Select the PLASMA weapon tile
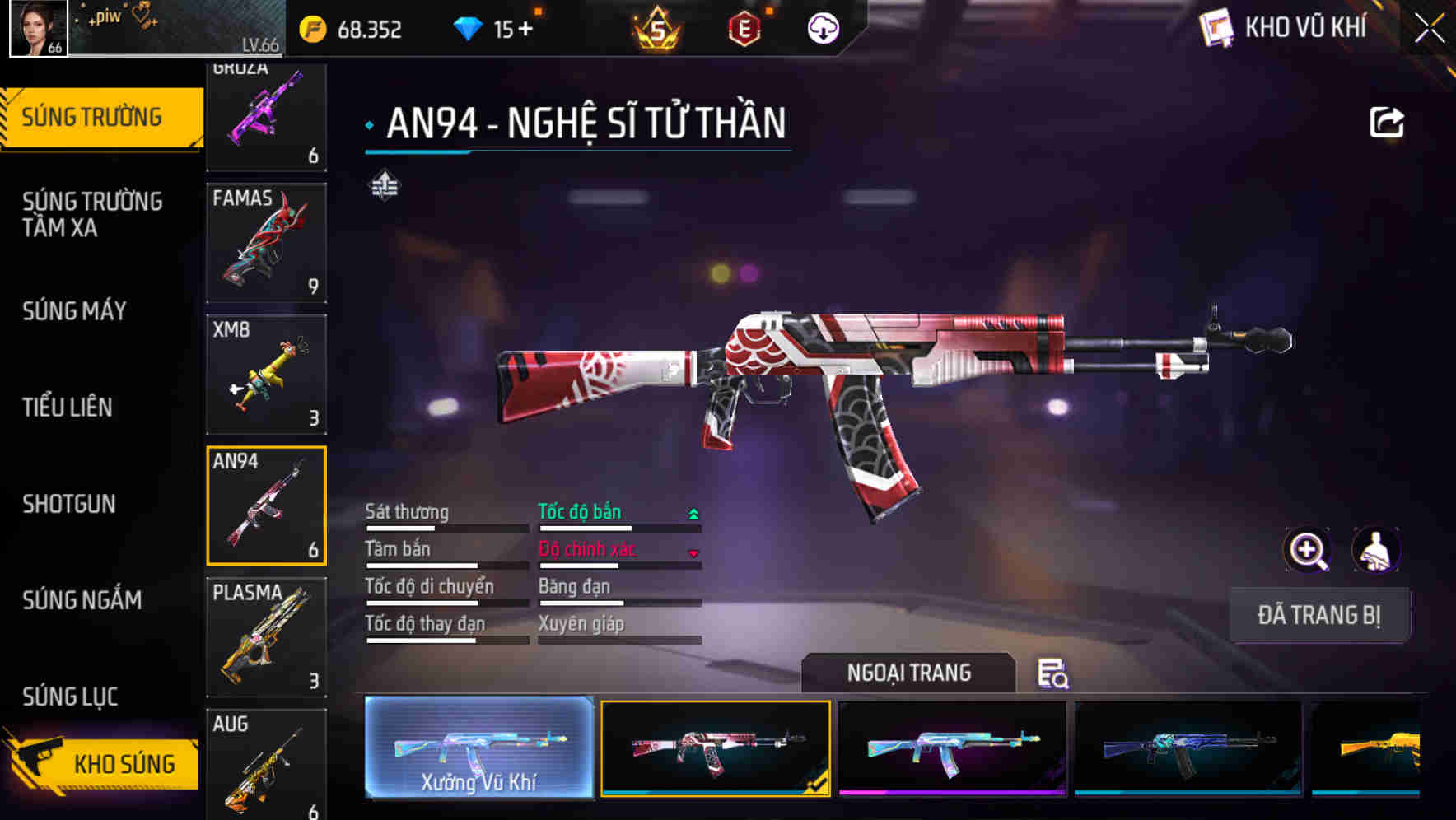This screenshot has width=1456, height=820. tap(266, 636)
